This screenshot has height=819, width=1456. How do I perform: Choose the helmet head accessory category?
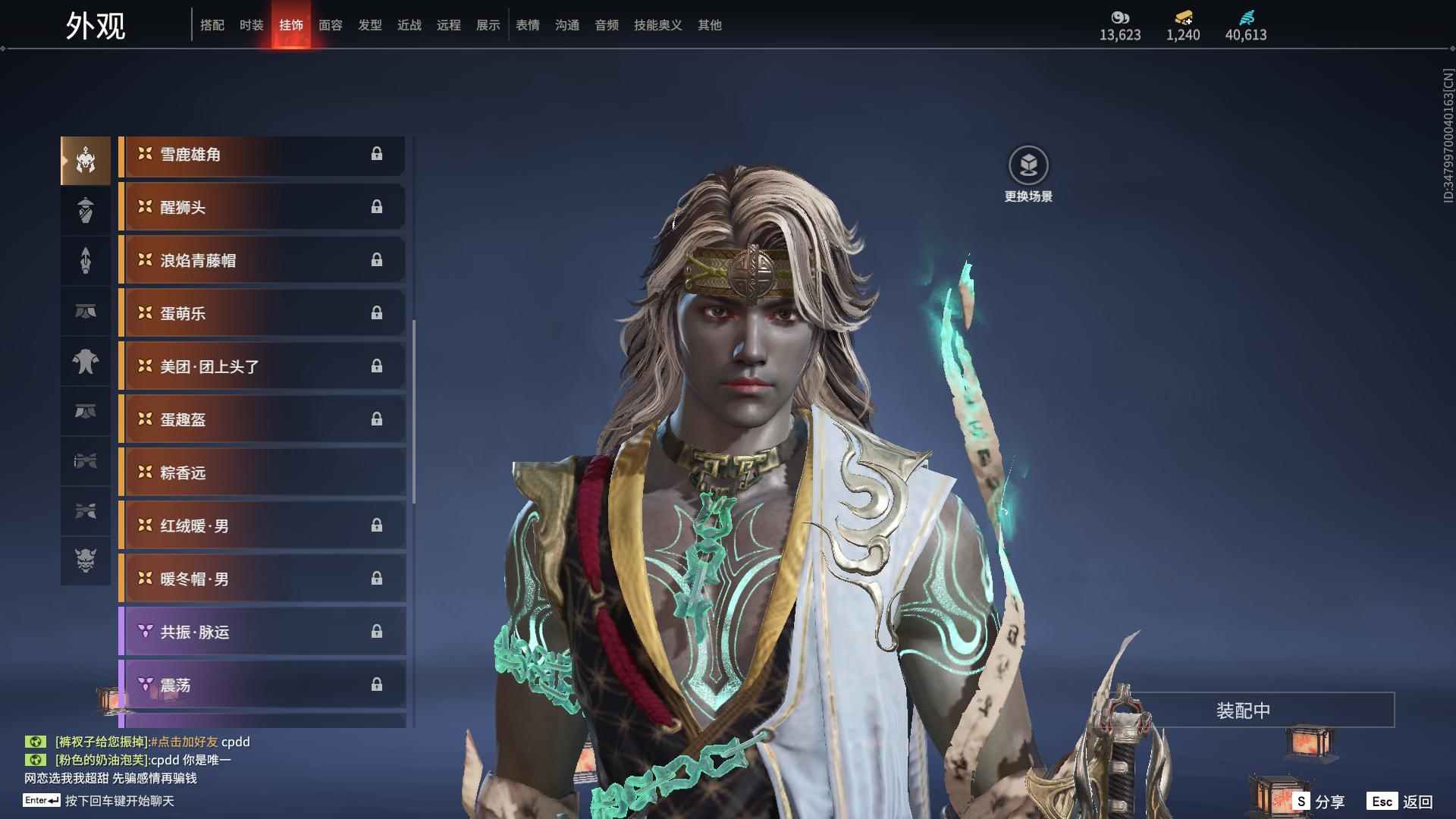coord(86,160)
